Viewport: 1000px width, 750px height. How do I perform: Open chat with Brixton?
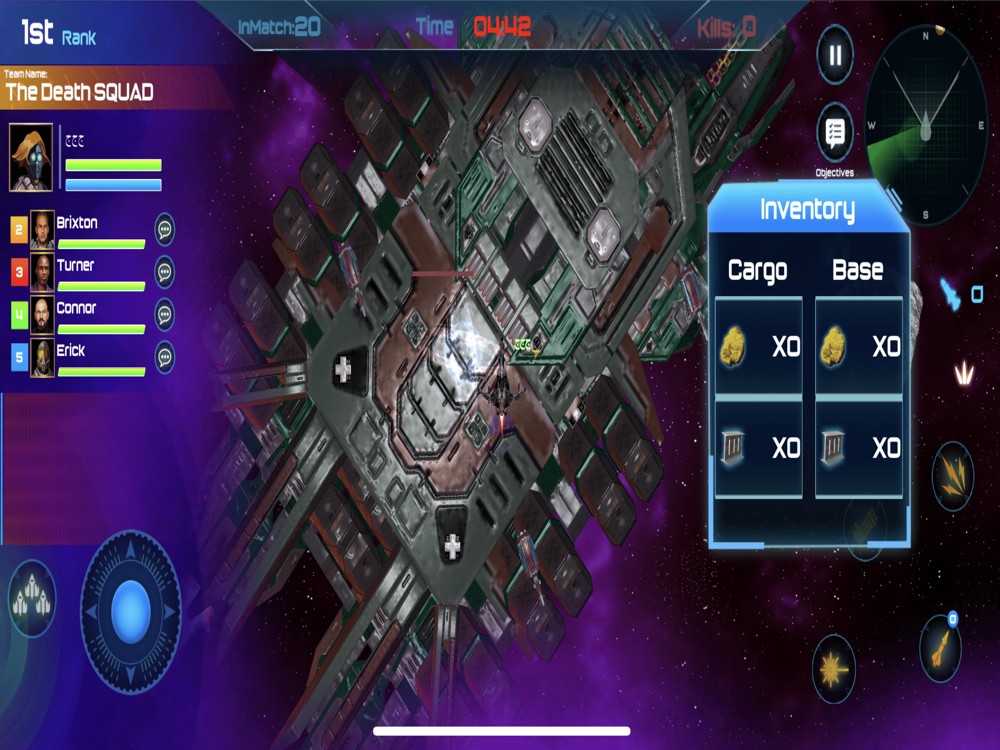pos(165,229)
